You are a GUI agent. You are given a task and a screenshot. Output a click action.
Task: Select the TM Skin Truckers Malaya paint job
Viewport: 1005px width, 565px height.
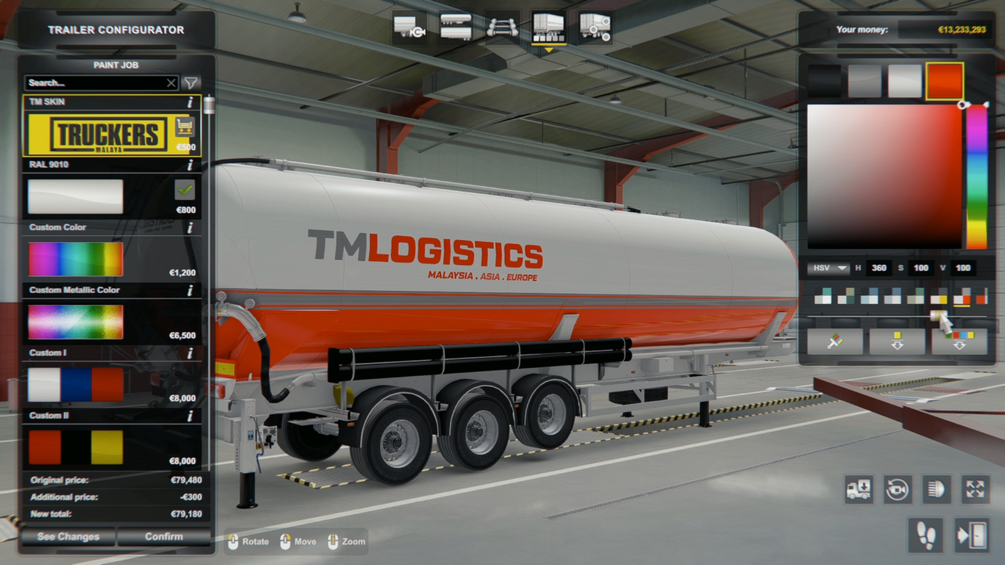(97, 134)
